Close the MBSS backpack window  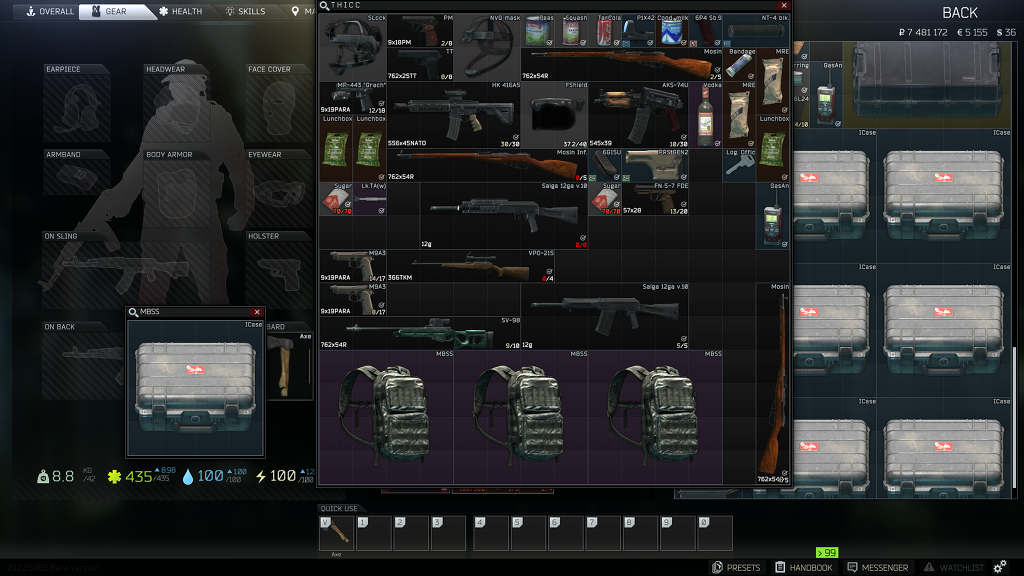tap(257, 312)
